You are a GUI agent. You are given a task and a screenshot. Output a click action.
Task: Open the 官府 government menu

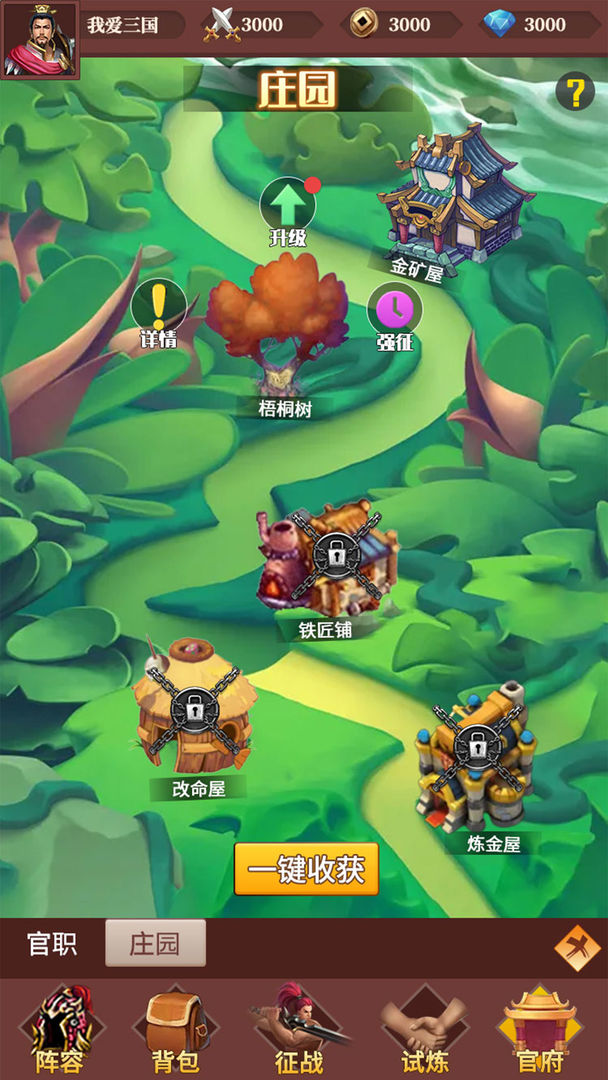point(541,1030)
